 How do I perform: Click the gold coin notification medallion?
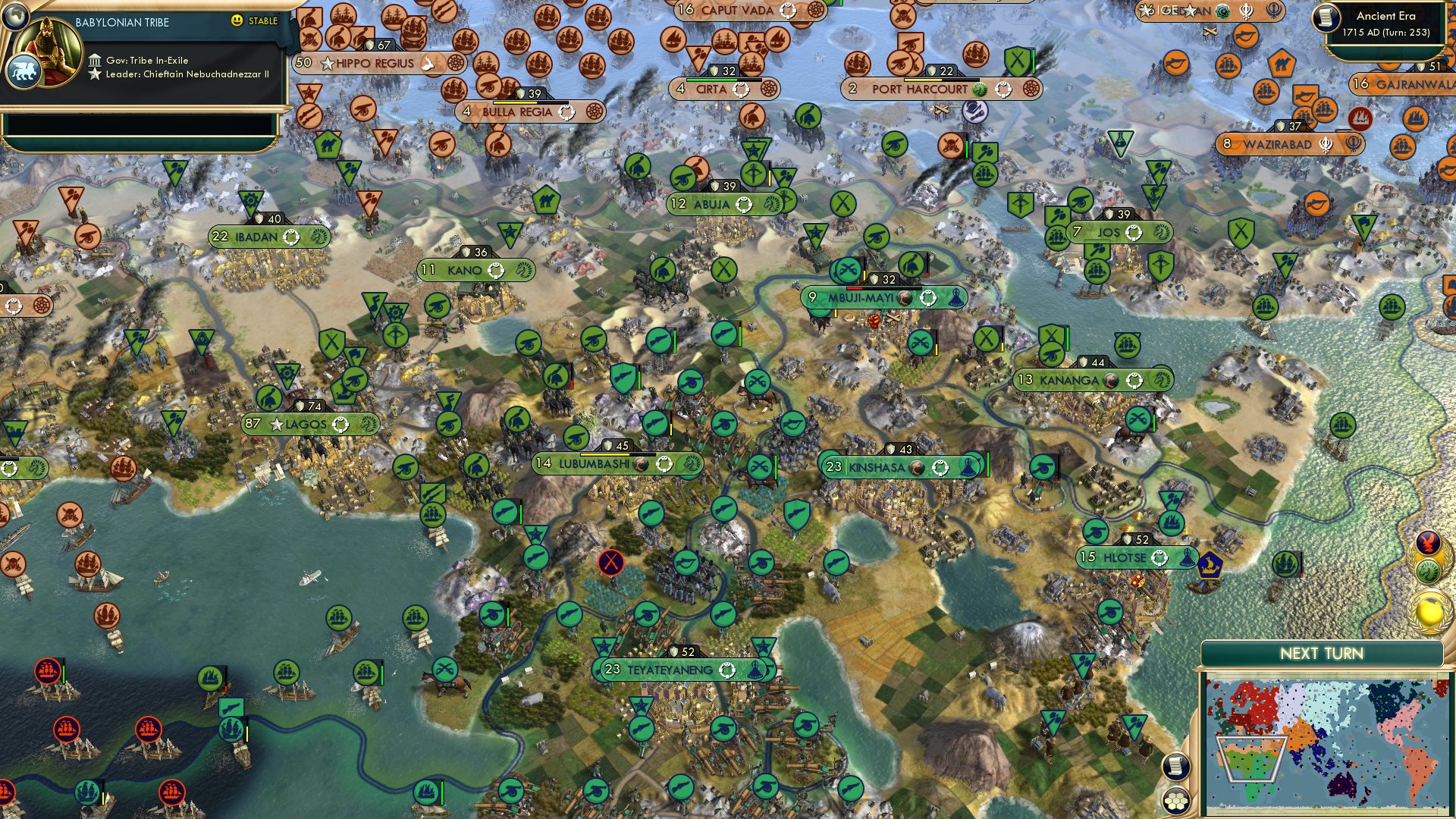(x=1429, y=610)
